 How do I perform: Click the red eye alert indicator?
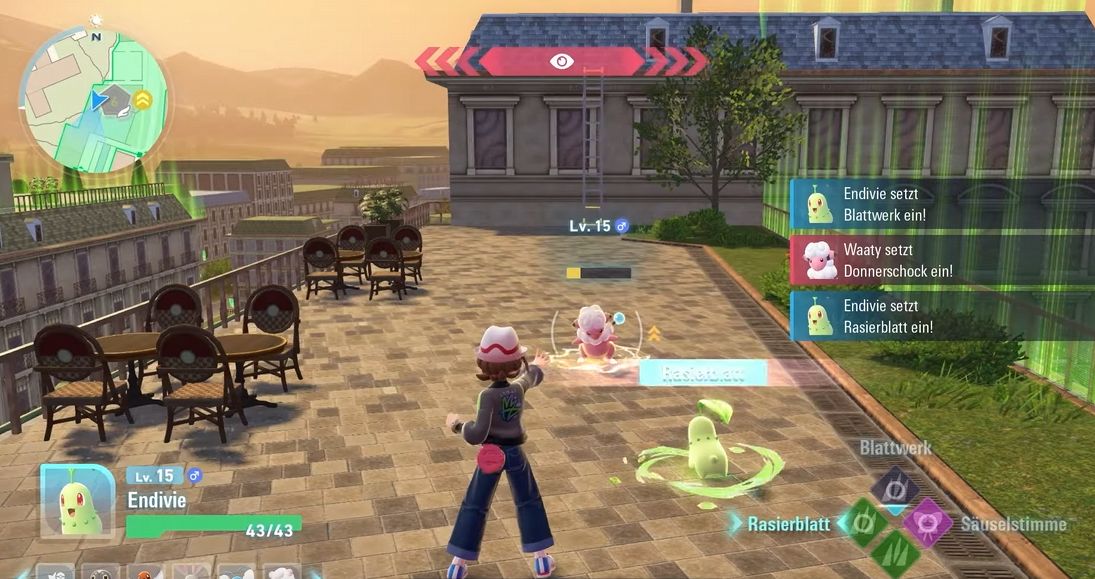[x=561, y=61]
